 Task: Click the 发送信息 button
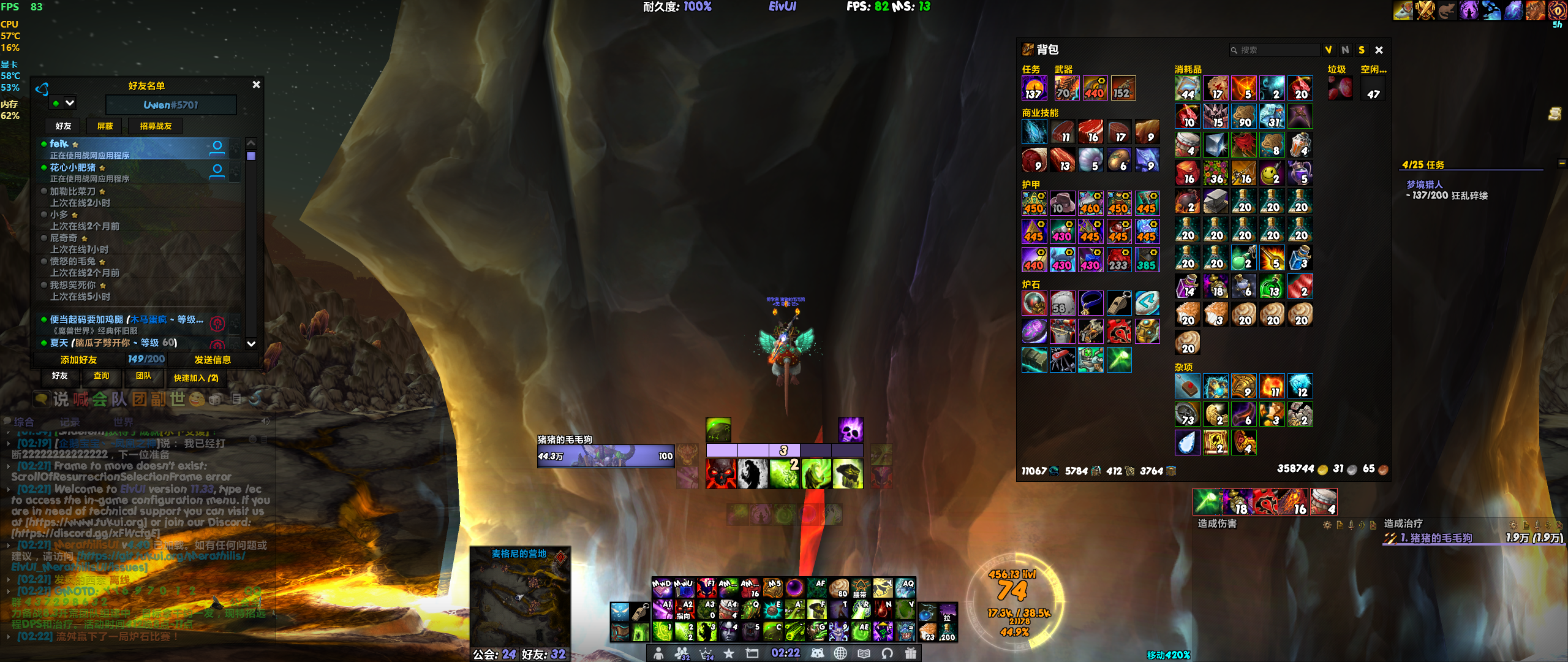point(213,360)
